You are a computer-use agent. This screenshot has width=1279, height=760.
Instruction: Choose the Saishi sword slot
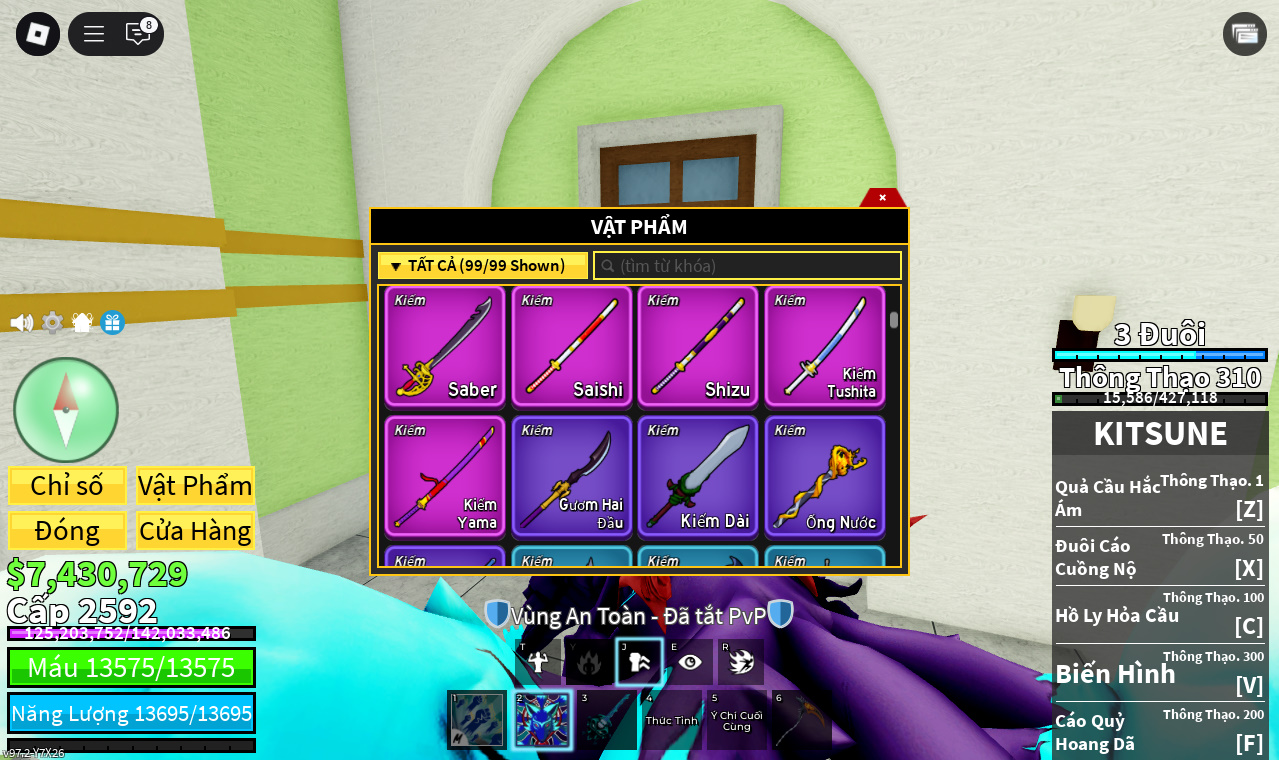point(572,346)
